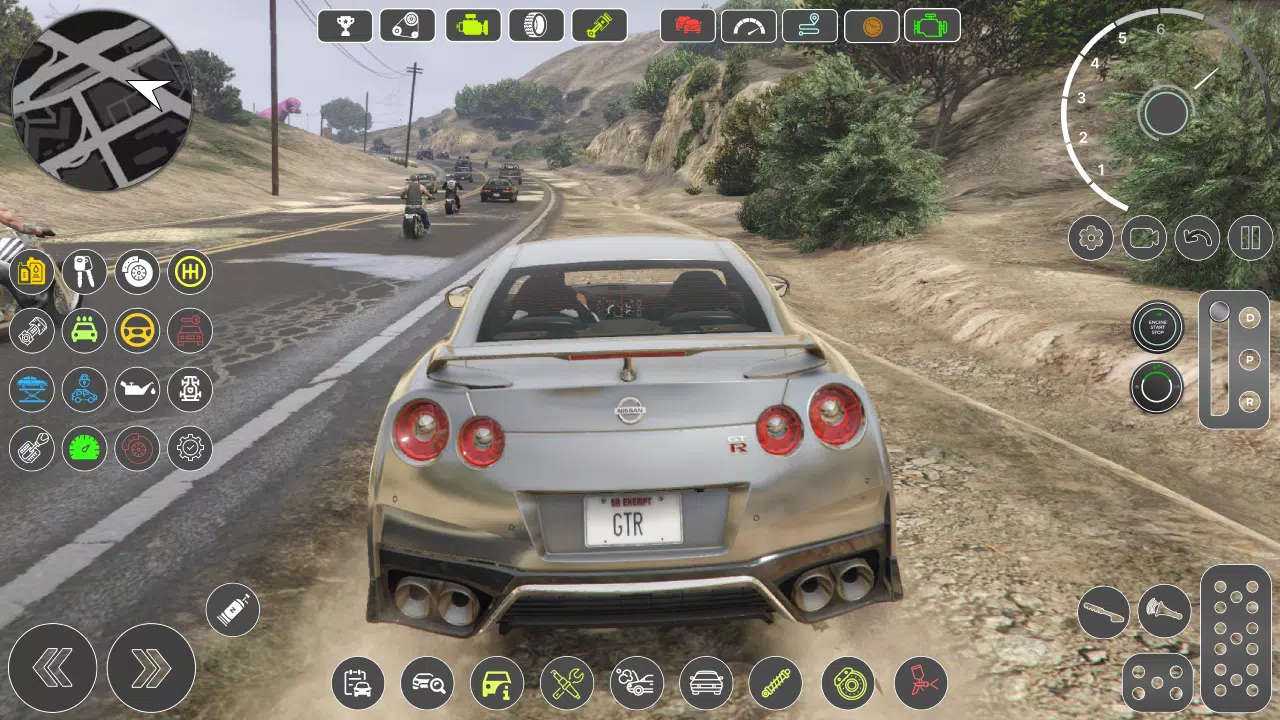Open the GPS route icon in top toolbar
The image size is (1280, 720).
(810, 25)
